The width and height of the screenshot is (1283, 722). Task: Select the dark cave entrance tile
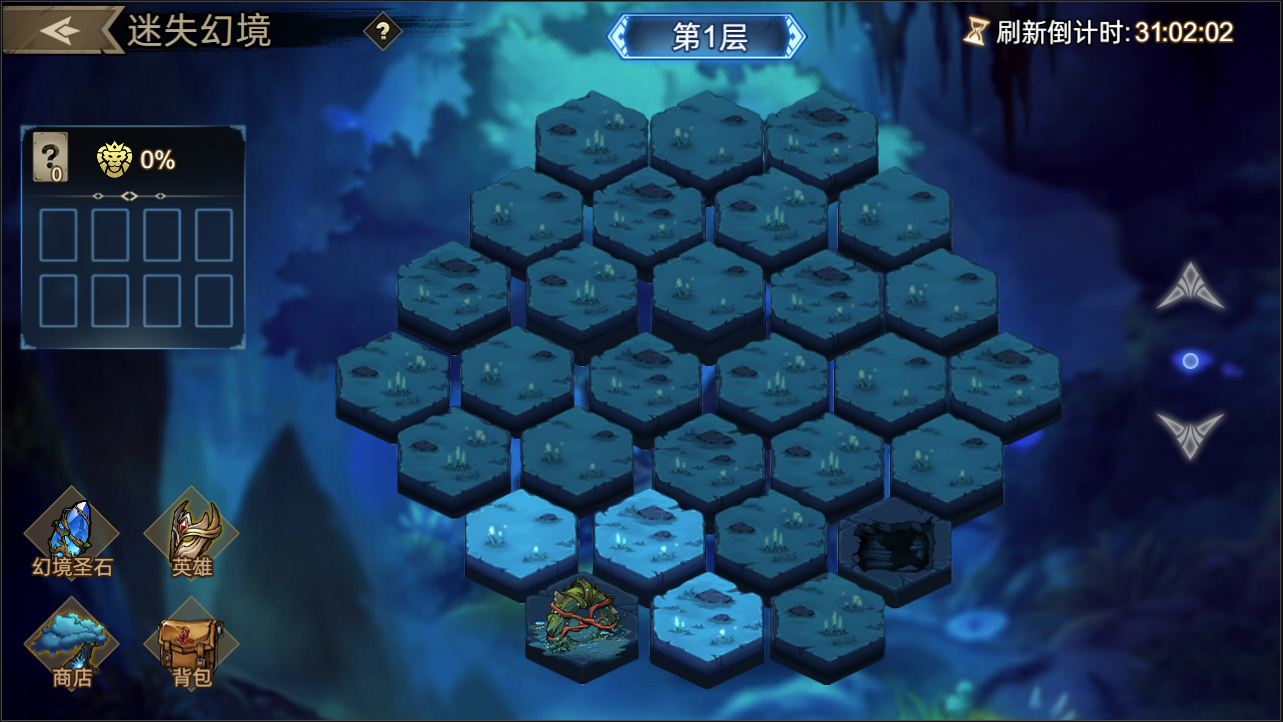tap(893, 547)
